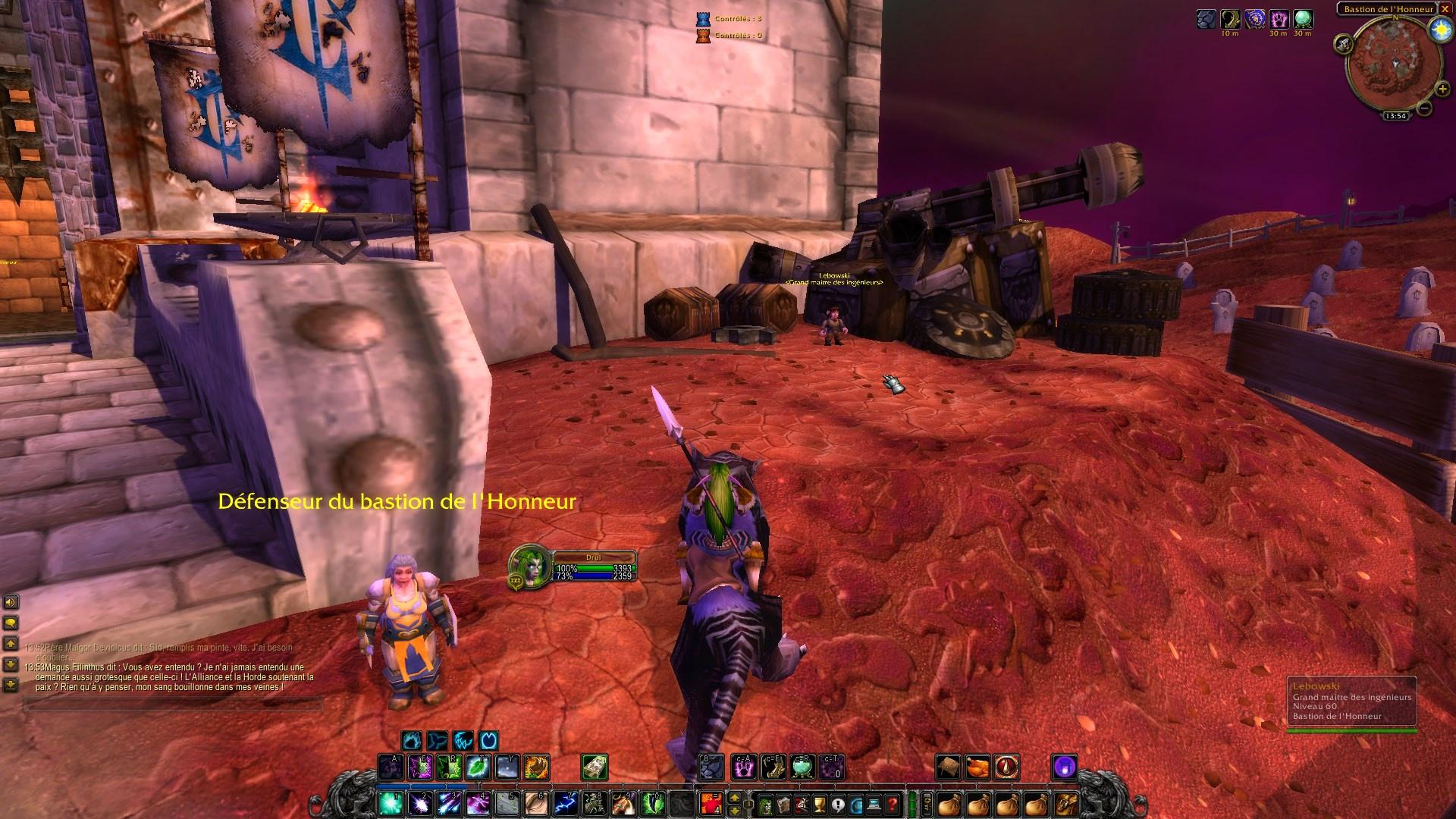This screenshot has width=1456, height=819.
Task: Toggle the speaker button on the left edge
Action: (x=10, y=602)
